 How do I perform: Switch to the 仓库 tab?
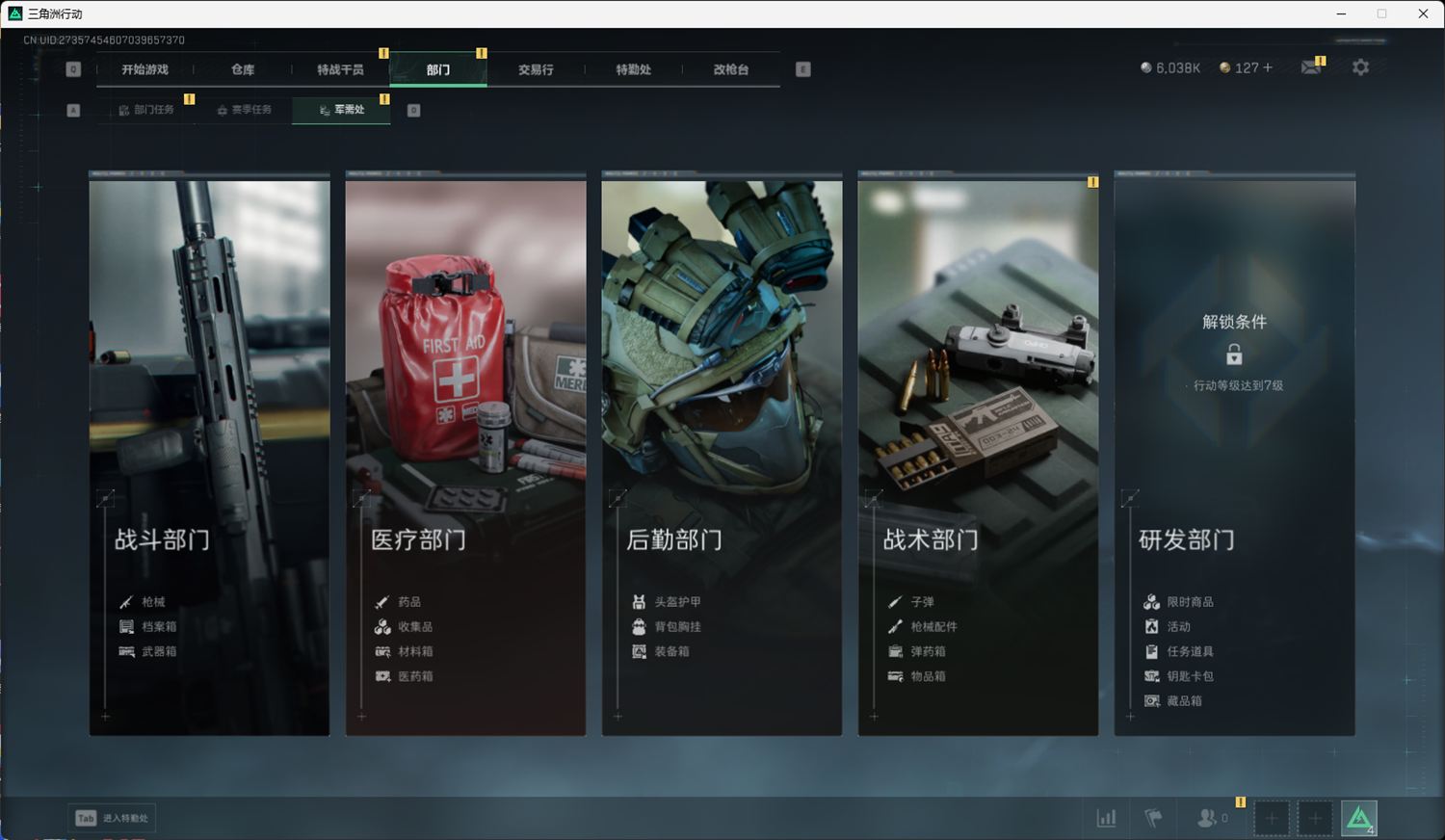(243, 69)
